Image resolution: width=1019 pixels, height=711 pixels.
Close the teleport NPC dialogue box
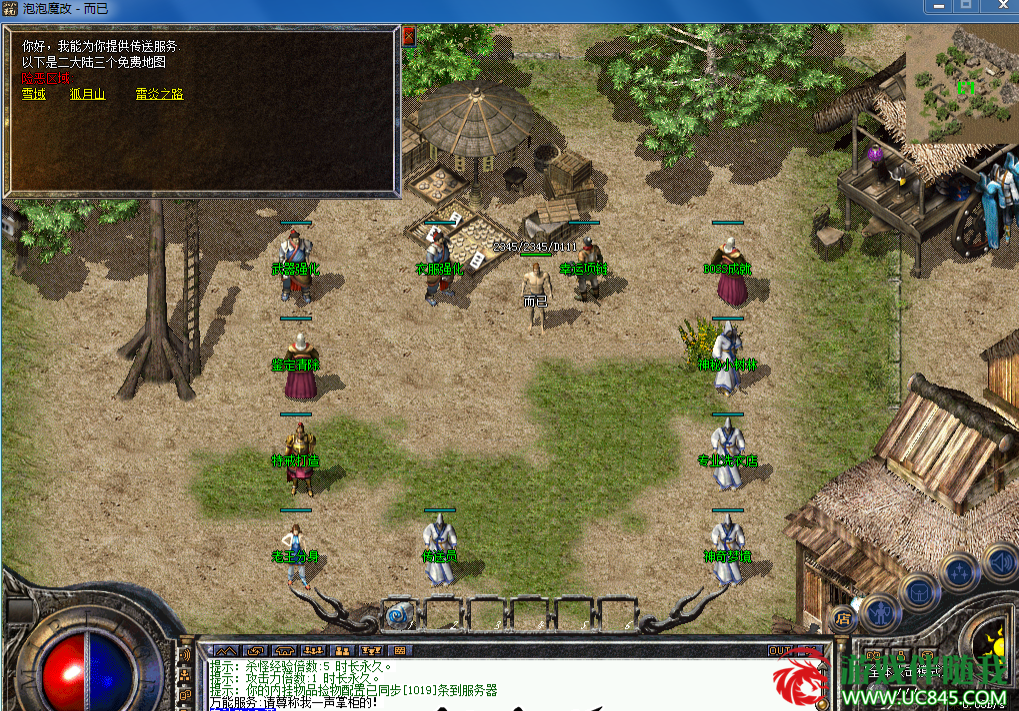[x=408, y=36]
